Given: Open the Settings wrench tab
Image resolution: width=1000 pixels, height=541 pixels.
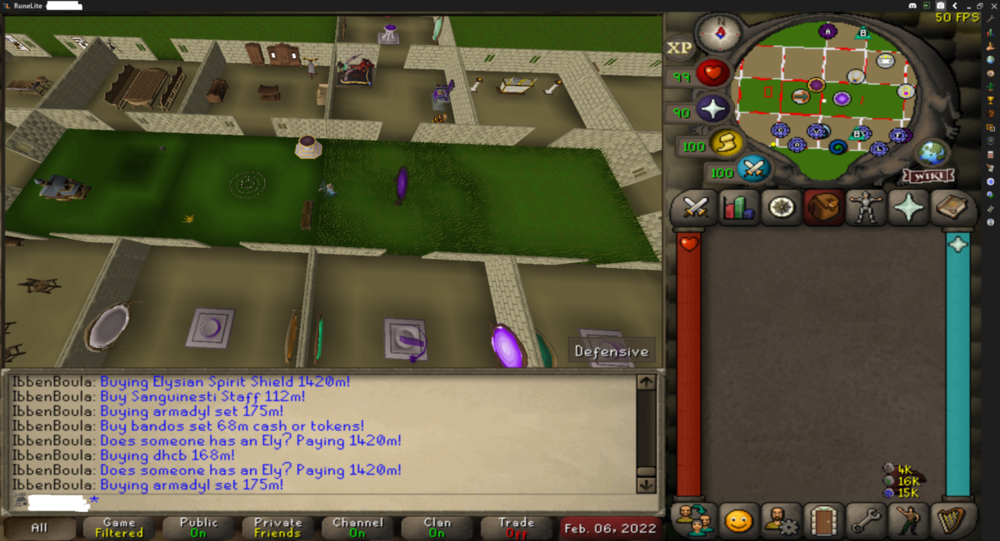Looking at the screenshot, I should (866, 521).
